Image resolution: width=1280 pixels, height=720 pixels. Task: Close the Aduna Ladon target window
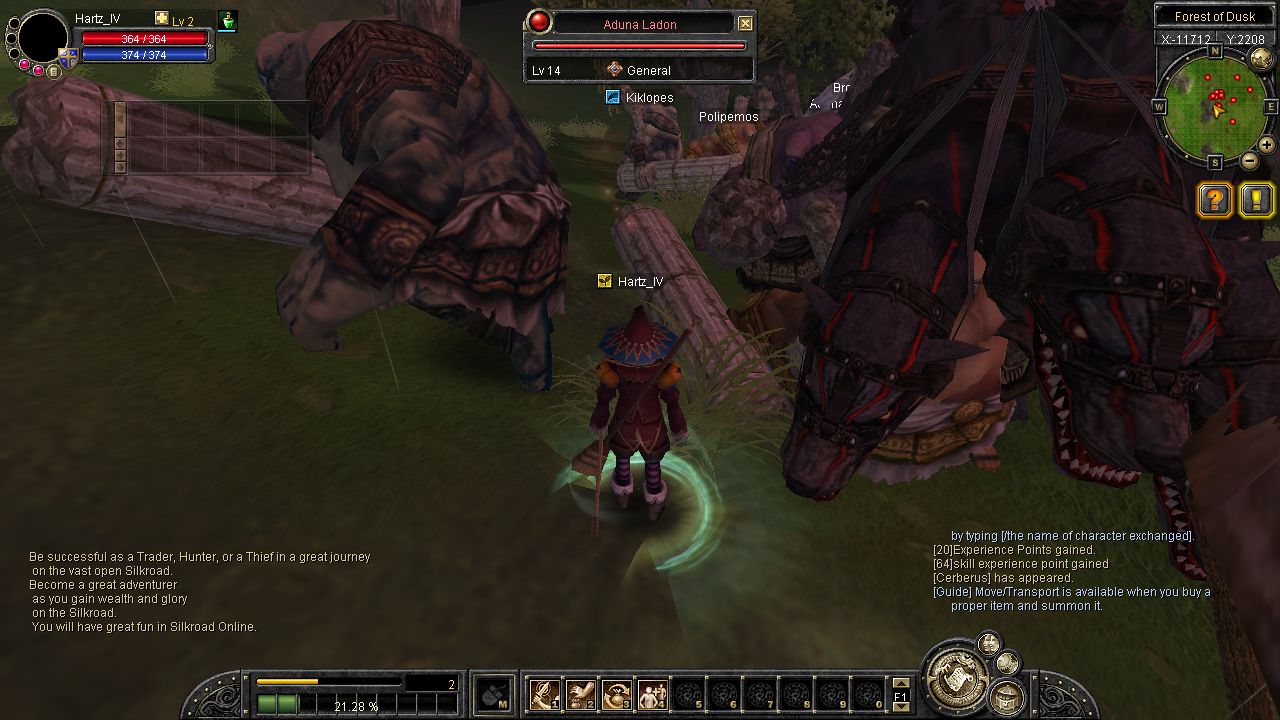point(745,23)
